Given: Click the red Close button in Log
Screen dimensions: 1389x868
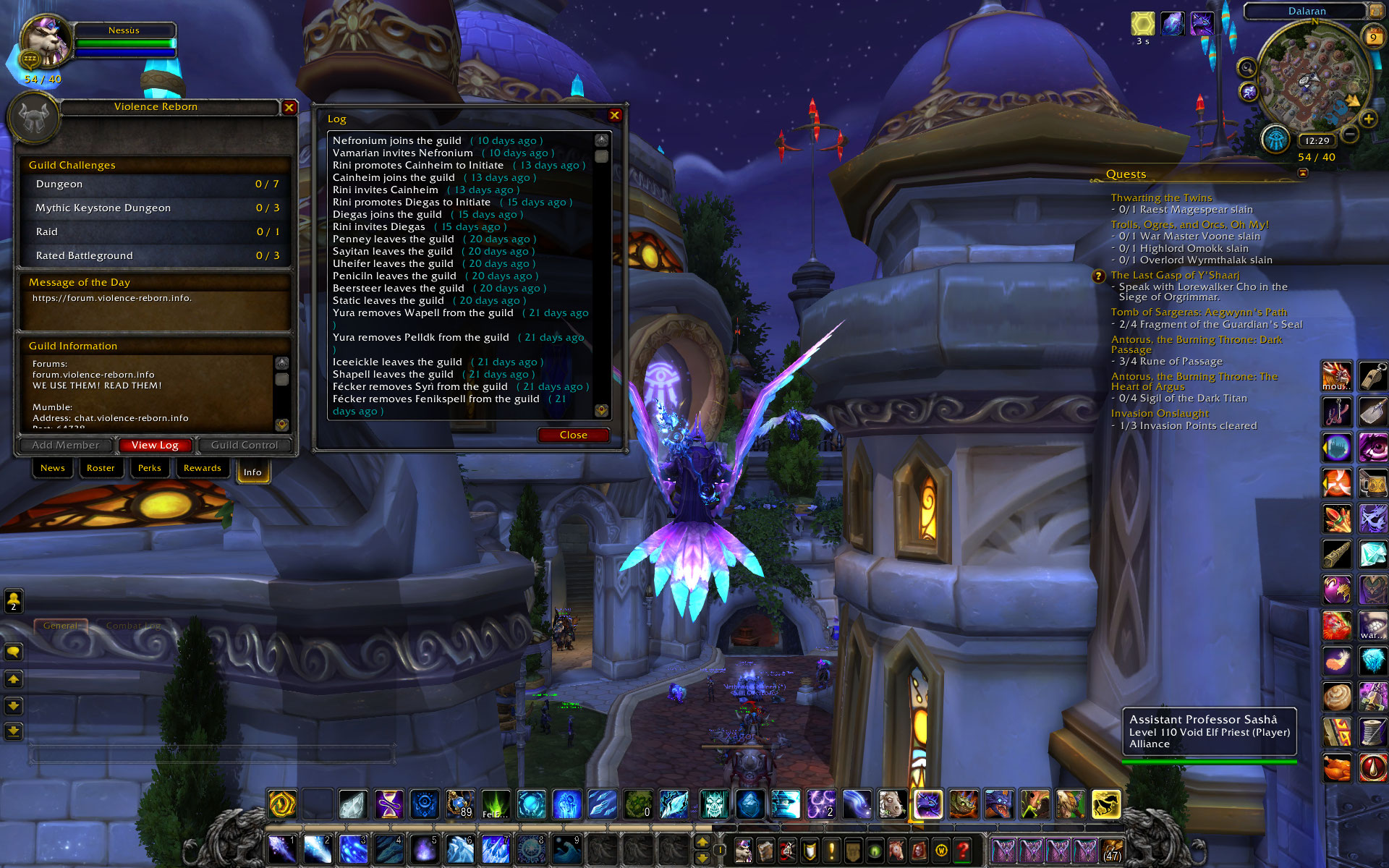Looking at the screenshot, I should tap(573, 435).
